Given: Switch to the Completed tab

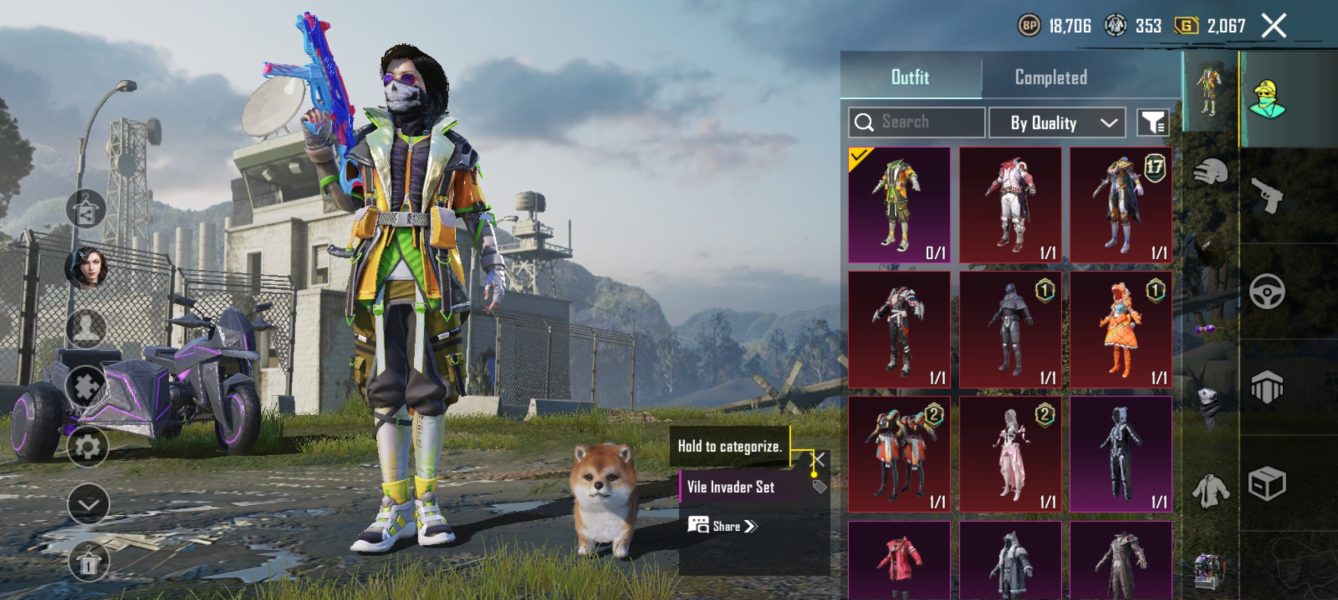Looking at the screenshot, I should pyautogui.click(x=1050, y=77).
